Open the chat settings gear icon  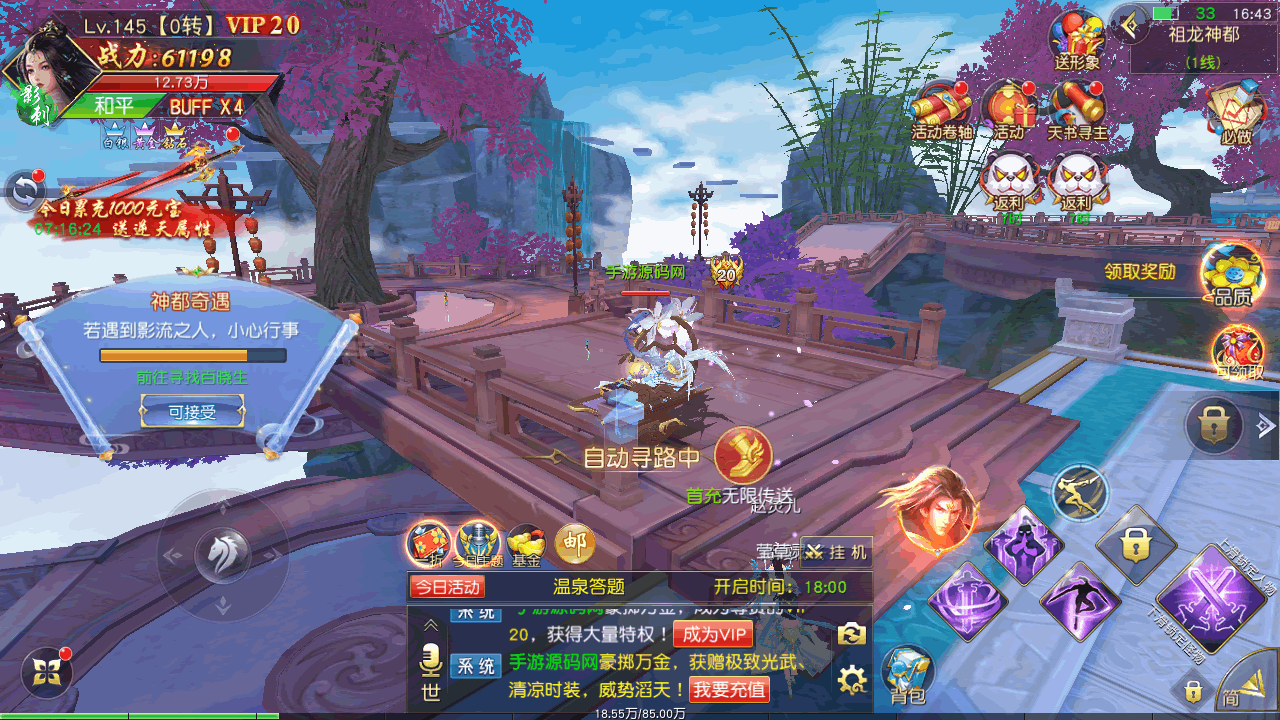tap(851, 682)
